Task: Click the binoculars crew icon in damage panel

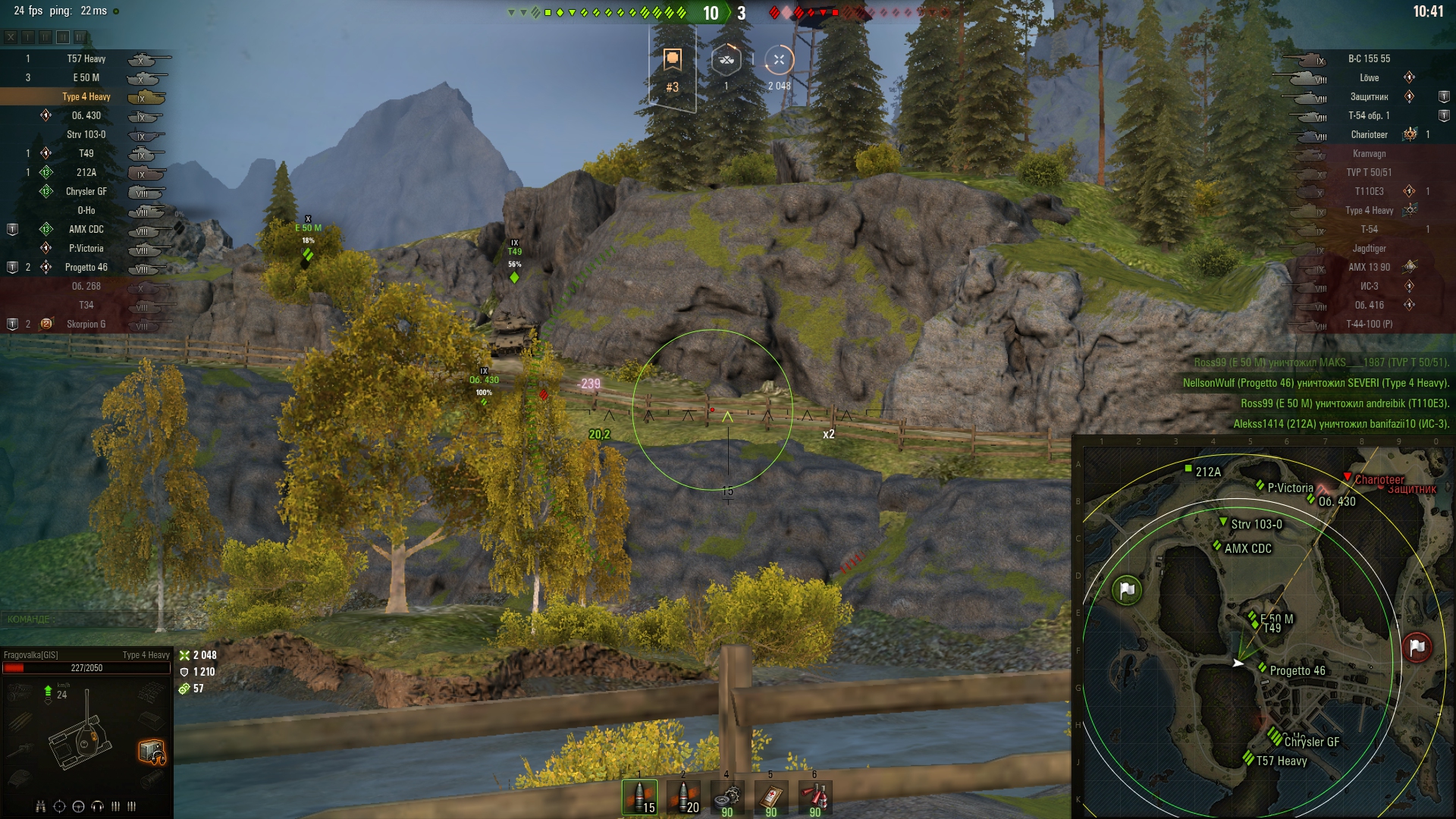Action: click(41, 806)
